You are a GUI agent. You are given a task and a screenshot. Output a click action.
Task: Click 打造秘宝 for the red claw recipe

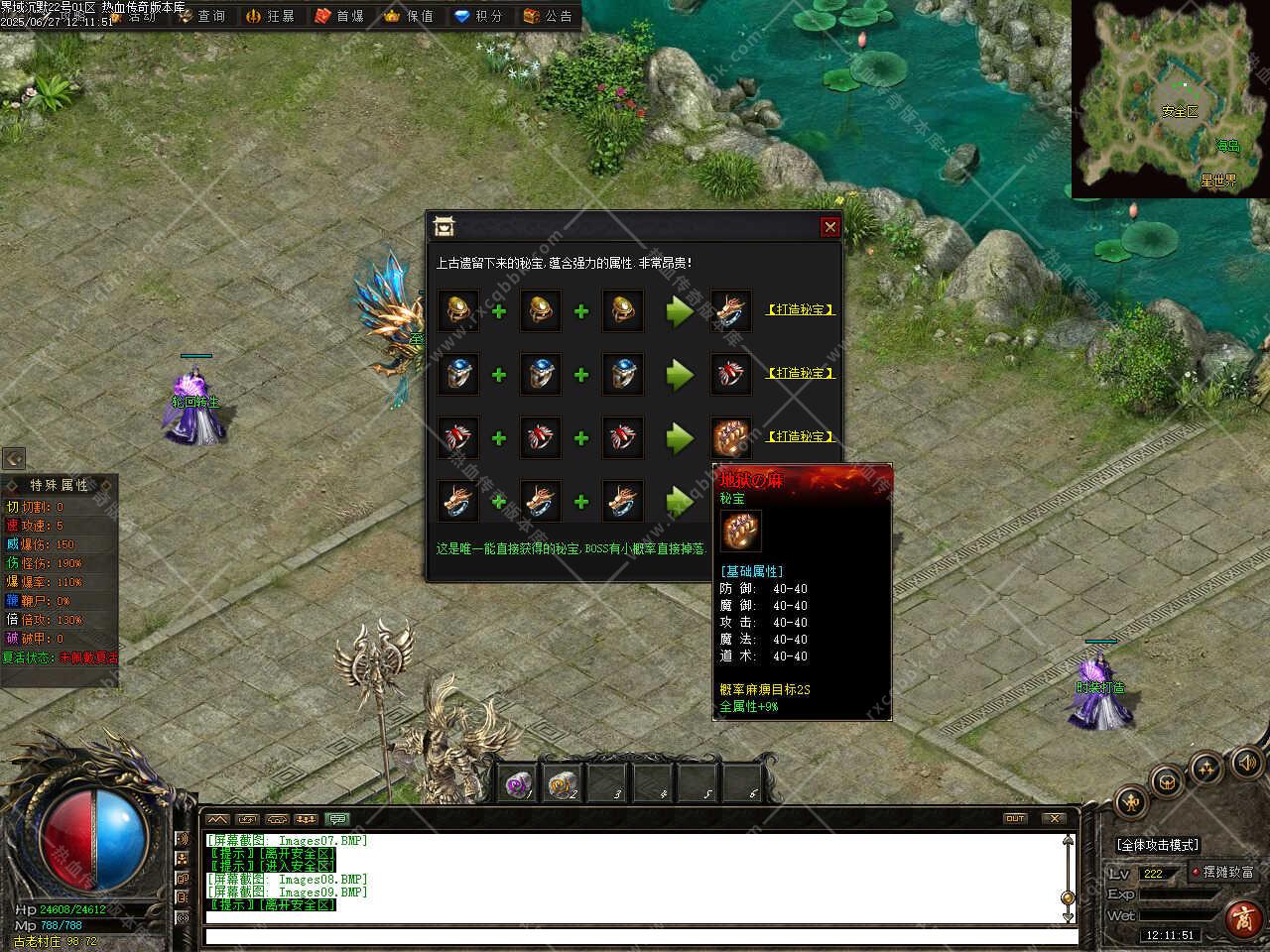pos(800,437)
